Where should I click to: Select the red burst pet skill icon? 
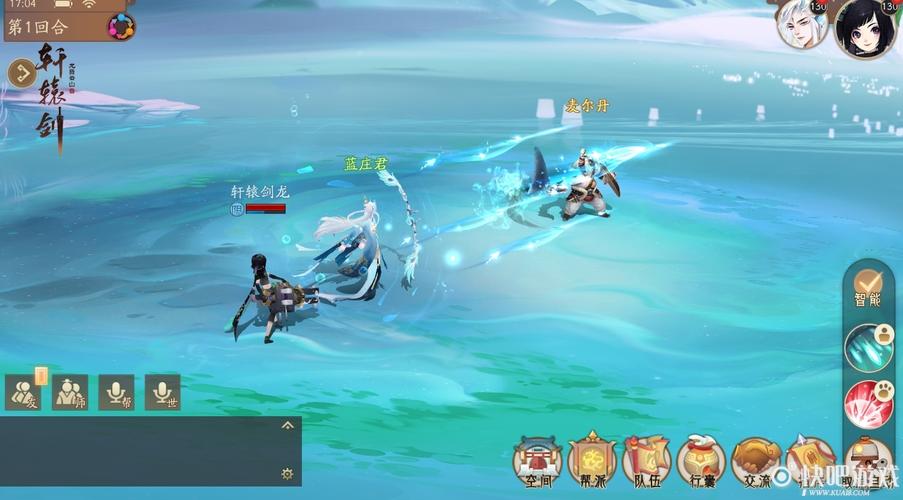coord(866,405)
